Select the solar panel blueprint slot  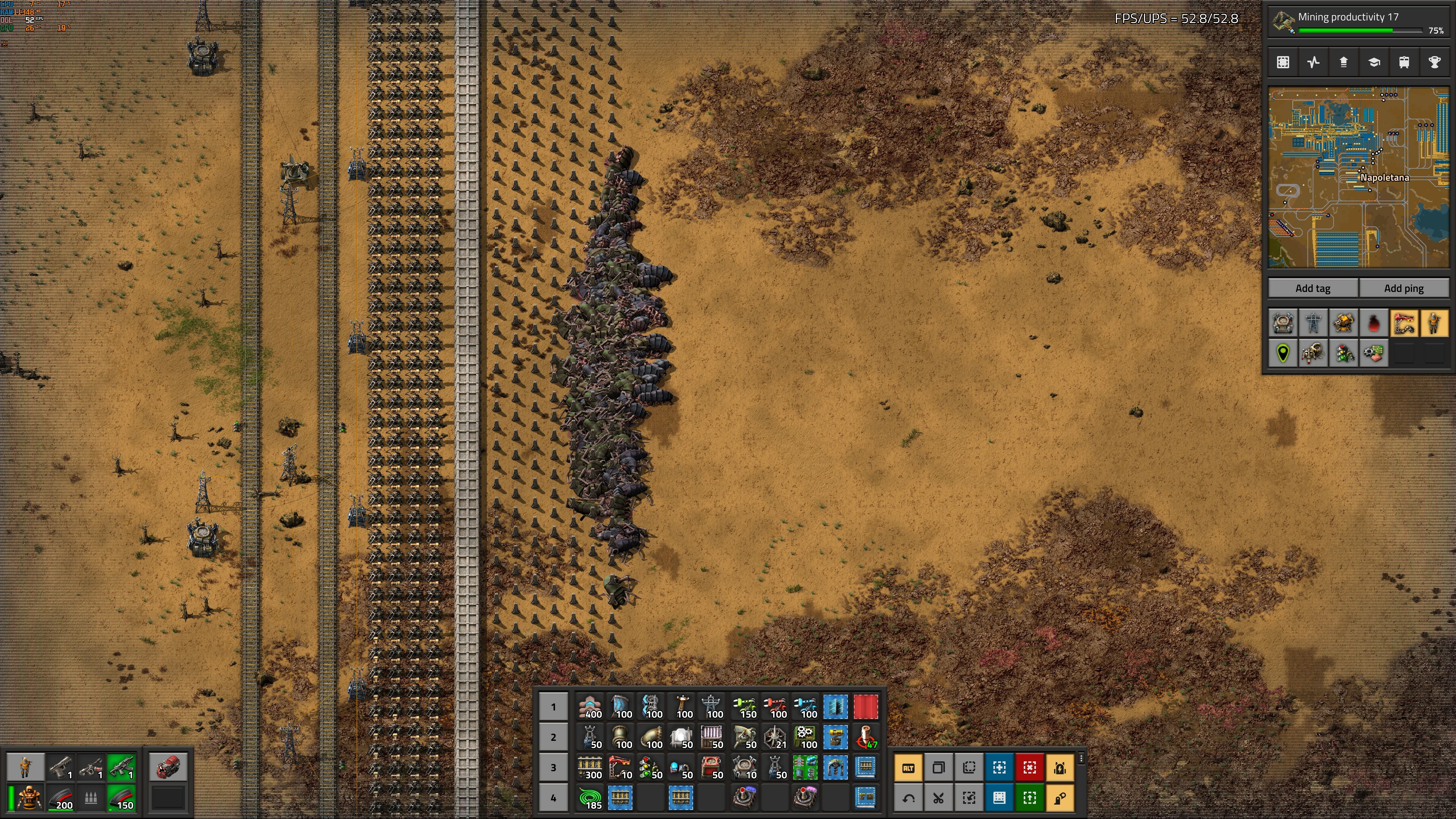[835, 706]
